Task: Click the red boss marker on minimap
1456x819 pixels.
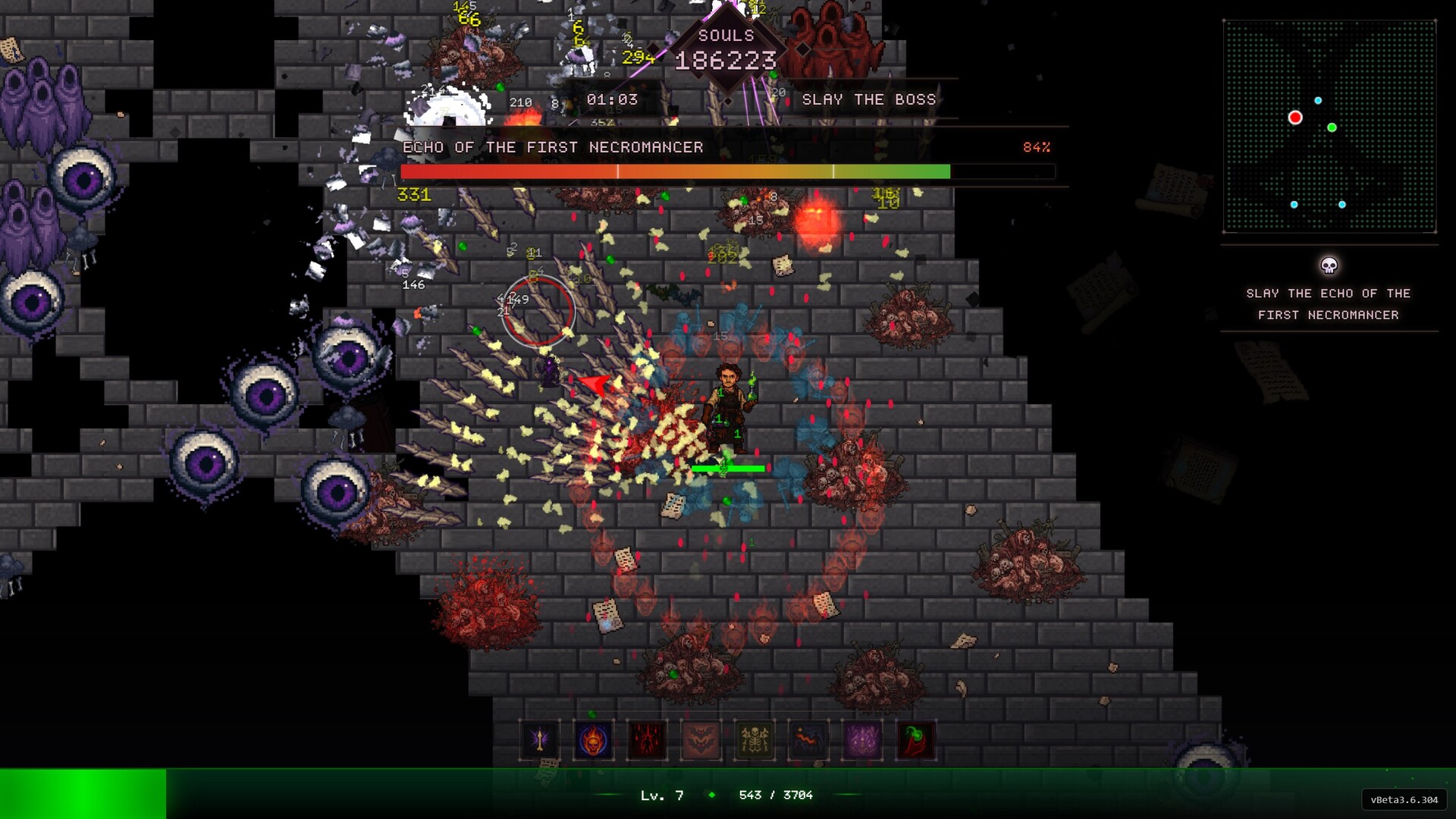Action: (x=1295, y=118)
